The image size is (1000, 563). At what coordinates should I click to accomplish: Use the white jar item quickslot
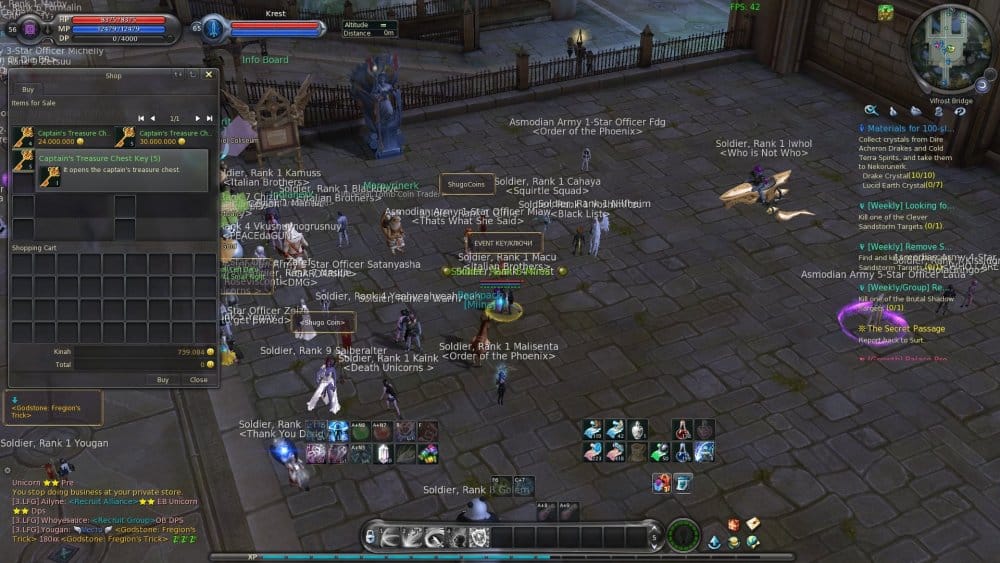tap(639, 430)
